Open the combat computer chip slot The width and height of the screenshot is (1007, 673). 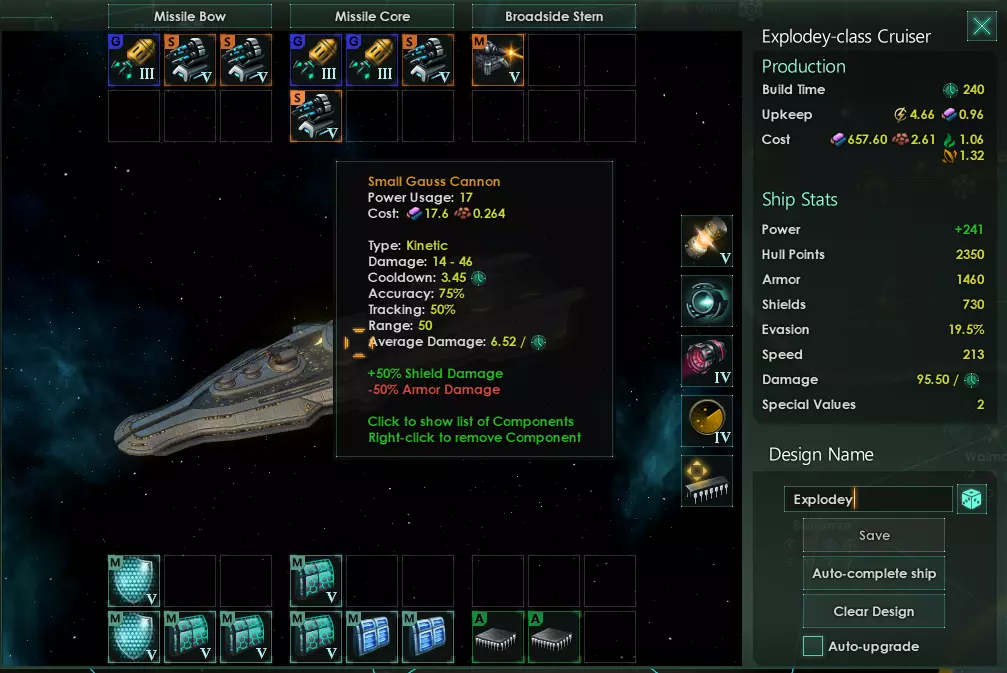point(707,481)
